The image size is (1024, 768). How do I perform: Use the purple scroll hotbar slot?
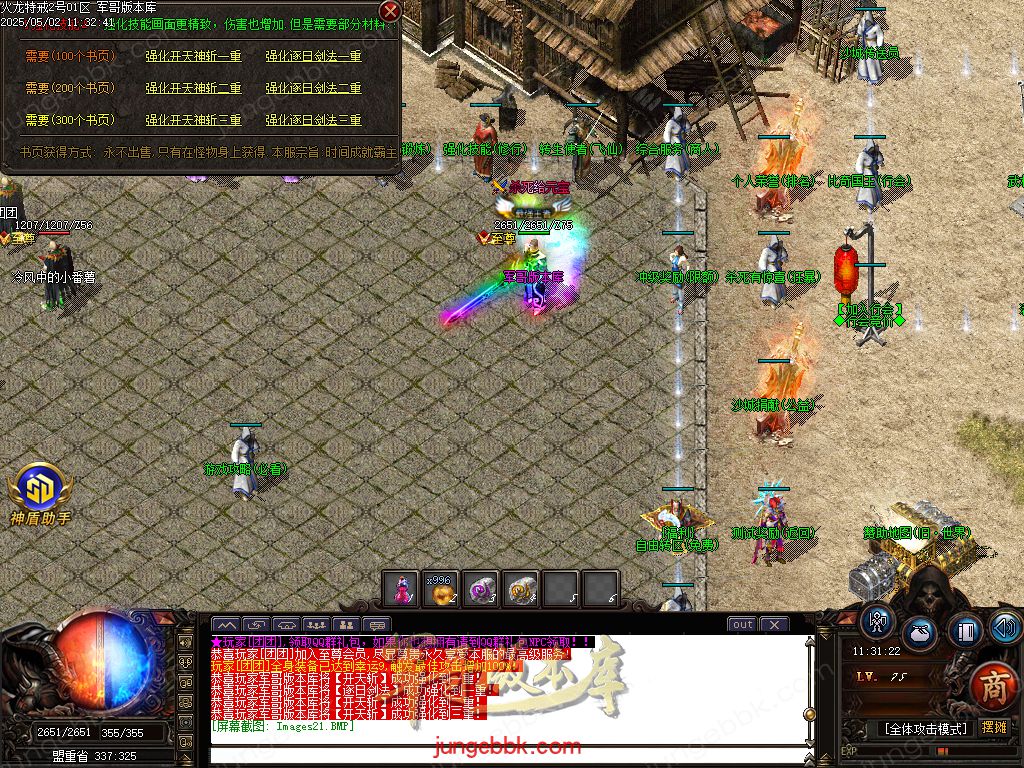(481, 588)
